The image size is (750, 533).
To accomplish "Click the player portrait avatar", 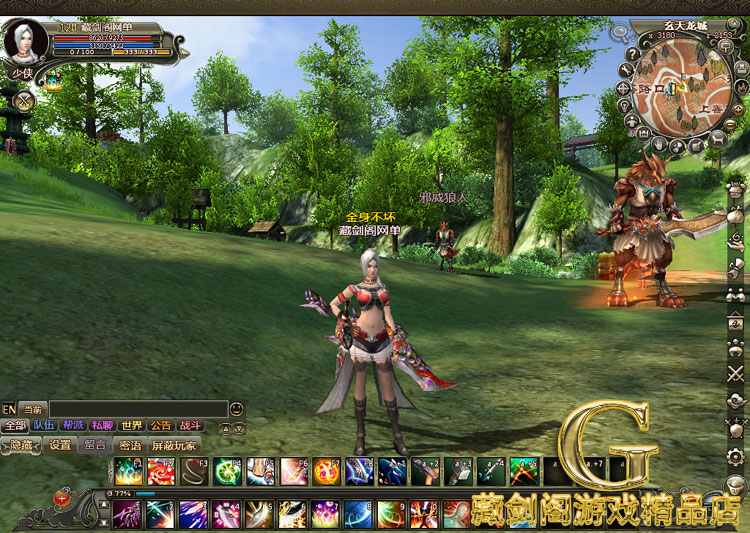I will pyautogui.click(x=22, y=42).
